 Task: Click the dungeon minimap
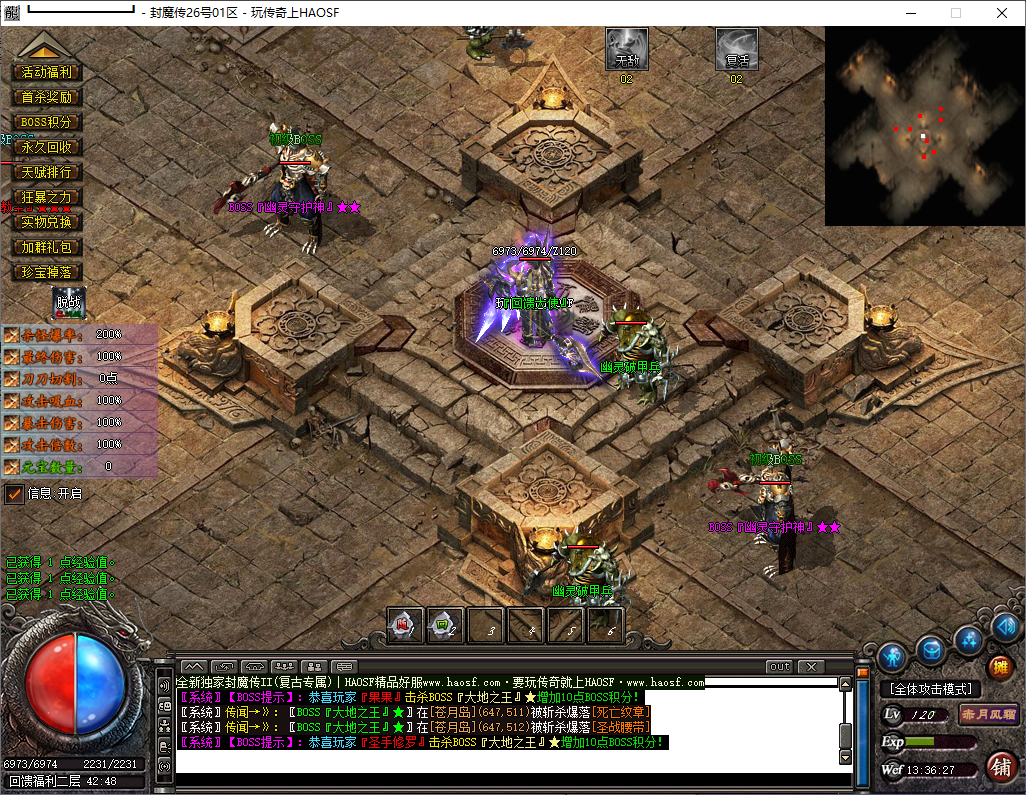point(924,126)
